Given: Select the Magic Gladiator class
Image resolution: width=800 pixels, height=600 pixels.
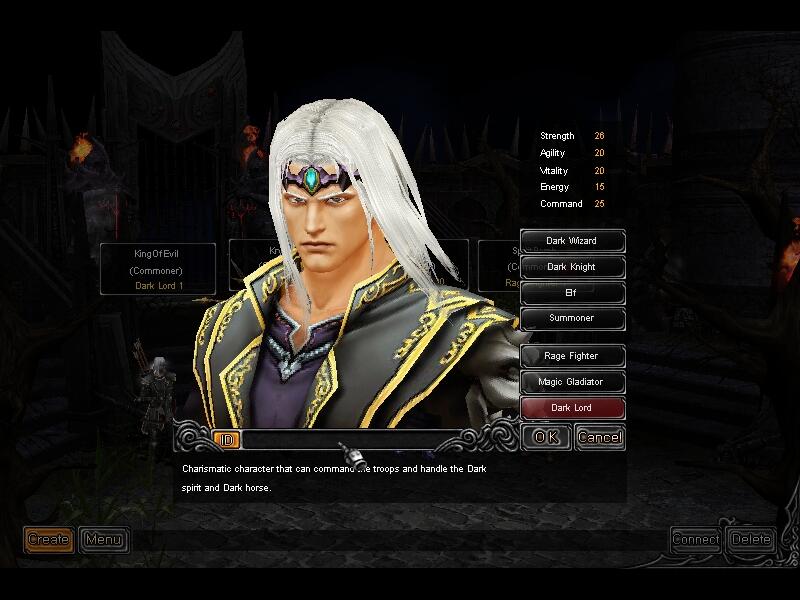Looking at the screenshot, I should coord(572,382).
